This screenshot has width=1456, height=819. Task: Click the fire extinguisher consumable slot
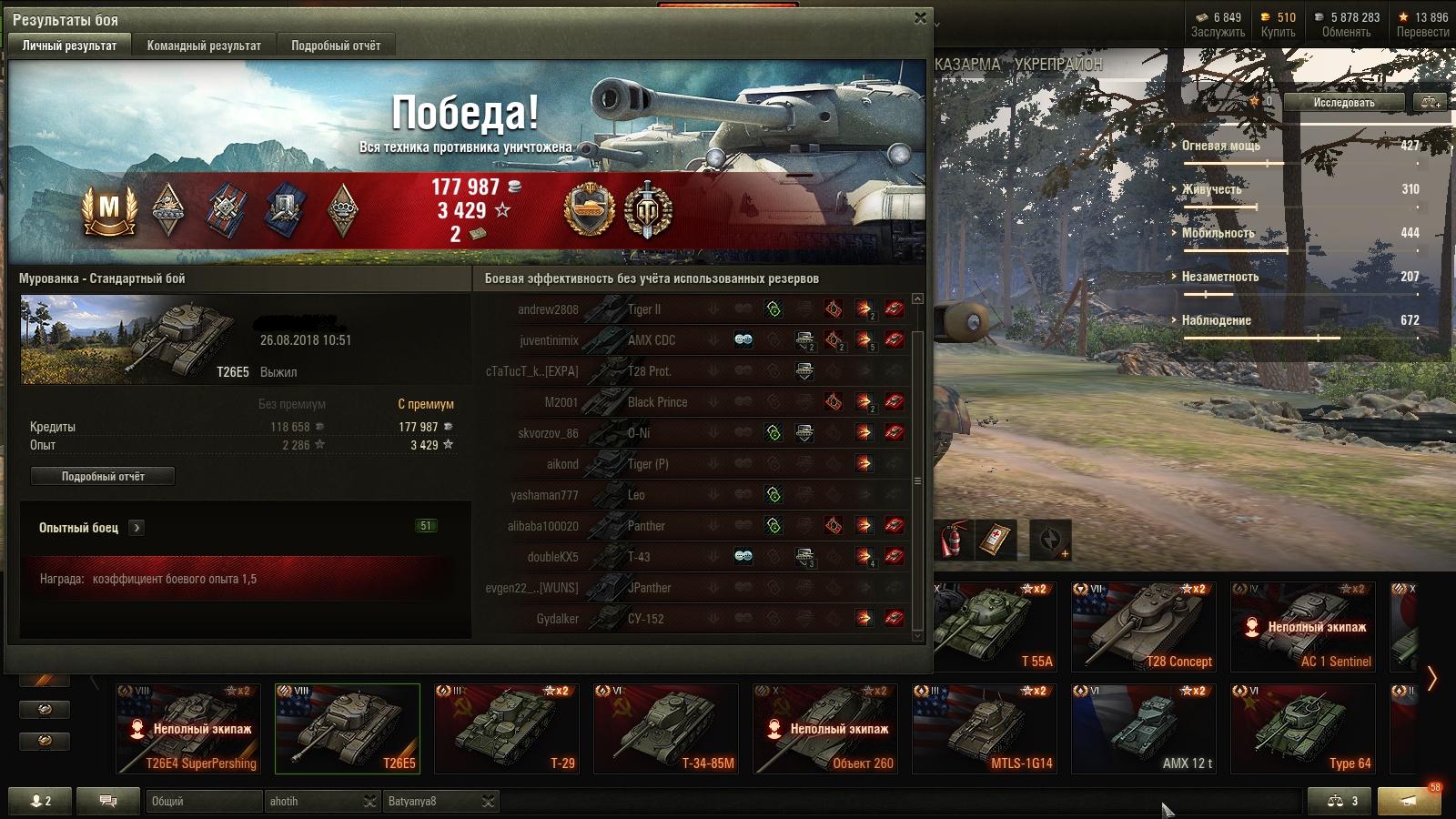(952, 540)
